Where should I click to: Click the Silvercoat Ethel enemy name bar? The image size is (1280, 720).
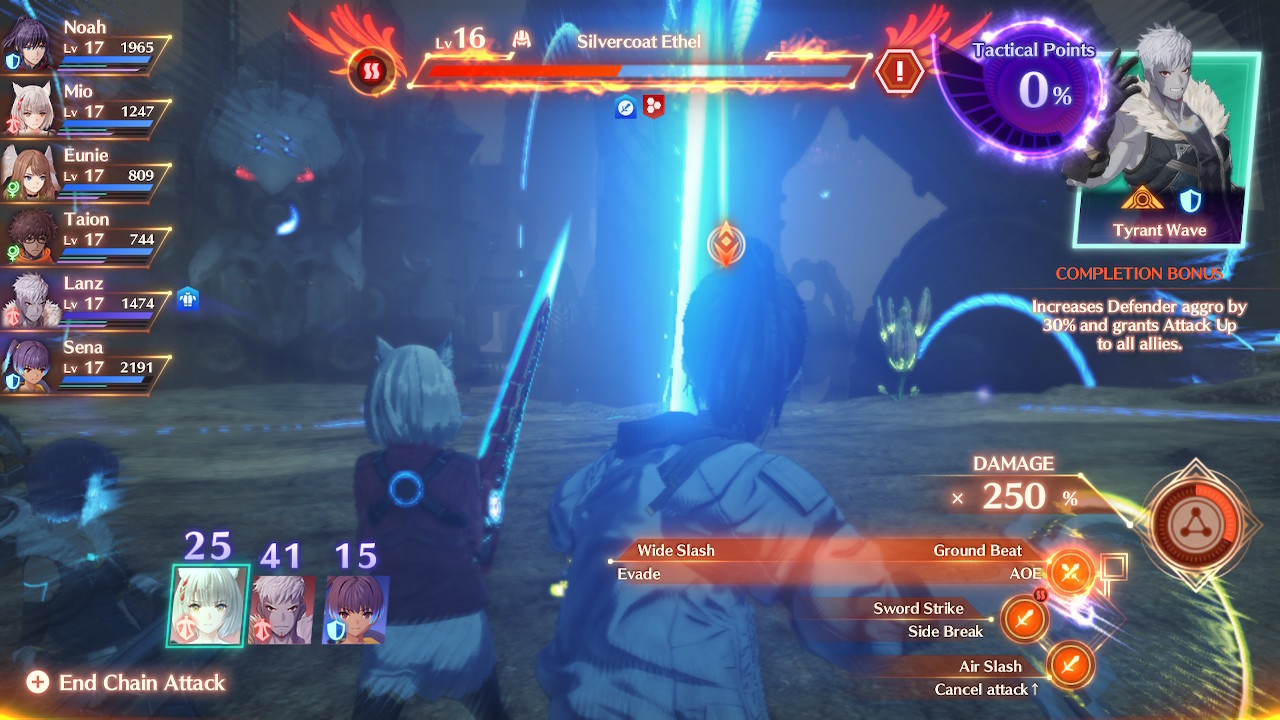(638, 42)
